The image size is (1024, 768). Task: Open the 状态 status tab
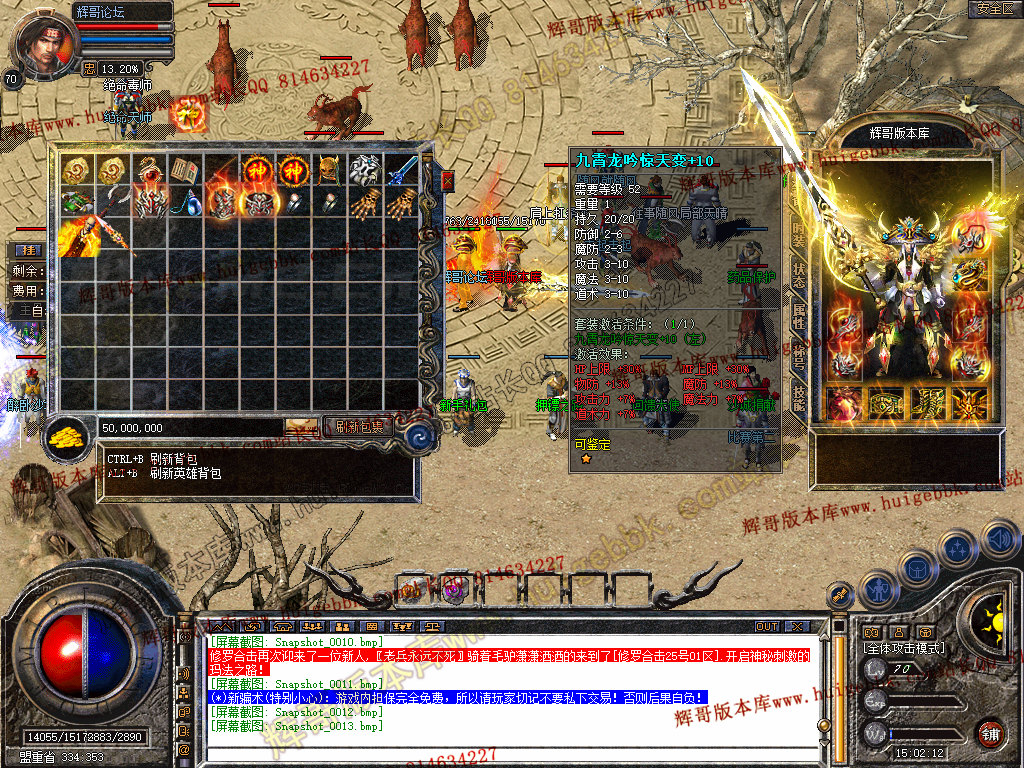point(799,275)
